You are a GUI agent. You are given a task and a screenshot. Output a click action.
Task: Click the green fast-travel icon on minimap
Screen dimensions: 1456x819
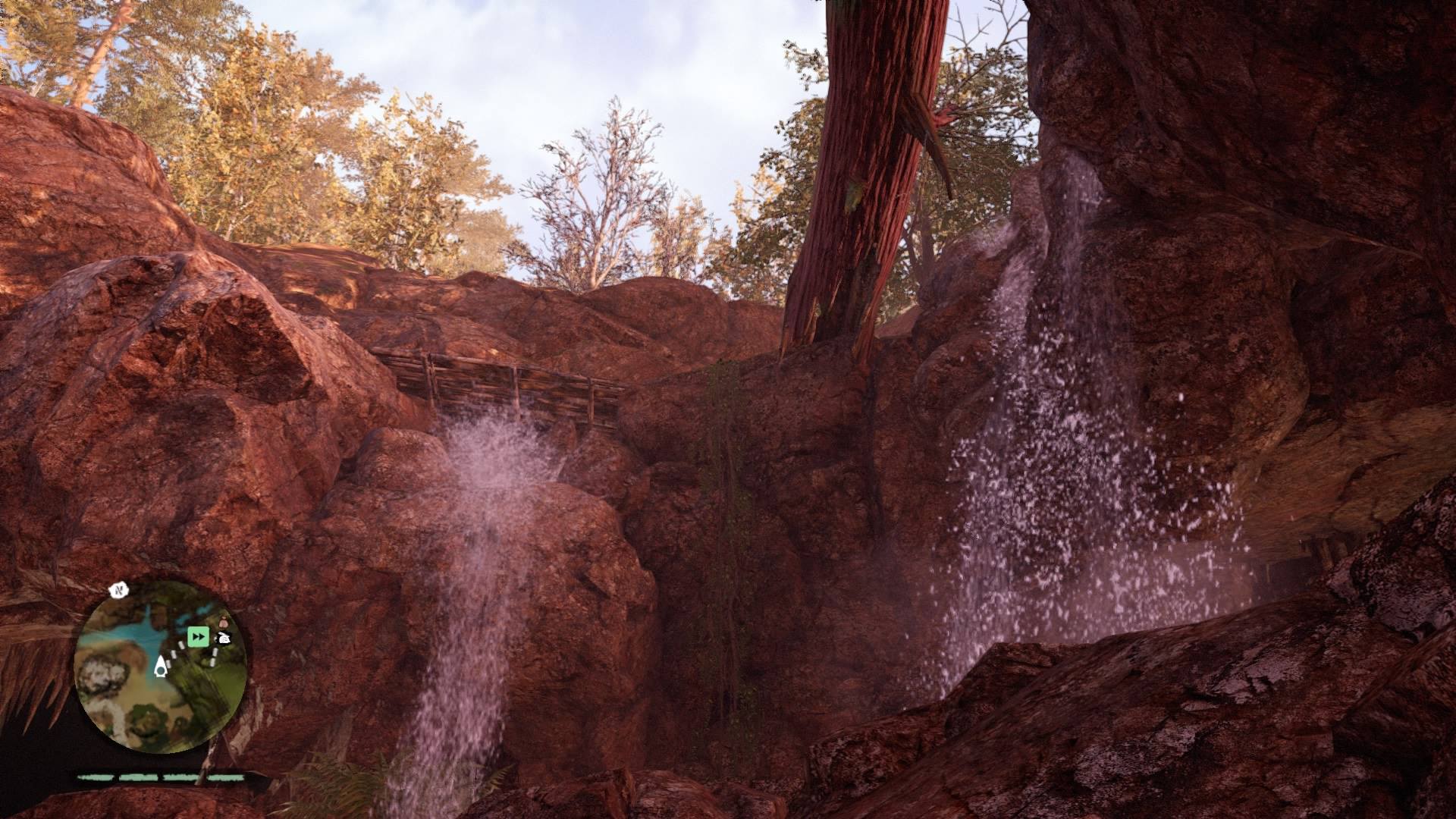point(198,636)
